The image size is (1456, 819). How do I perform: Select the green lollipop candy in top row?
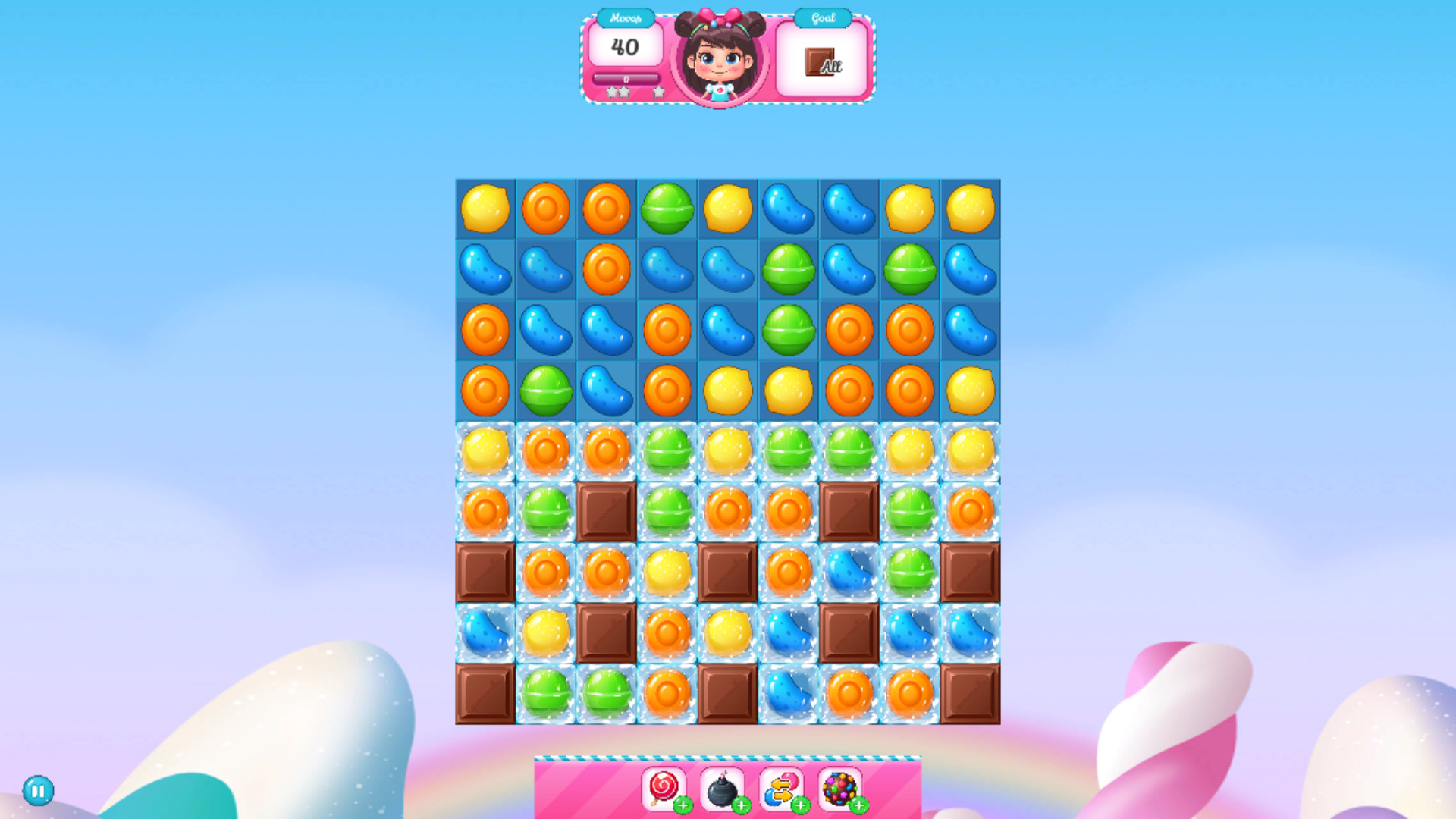[x=667, y=209]
